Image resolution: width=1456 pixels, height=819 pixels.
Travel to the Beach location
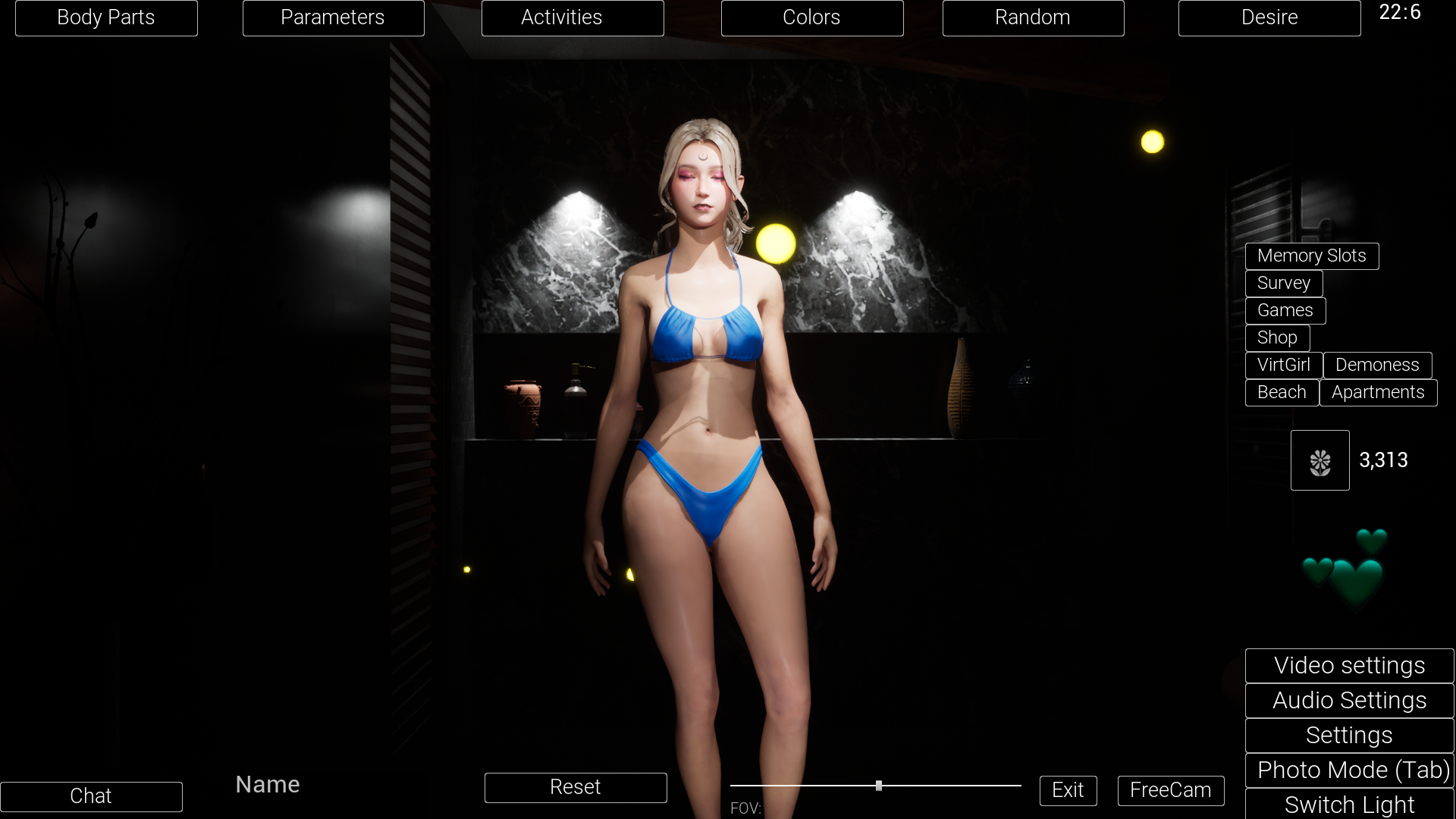pos(1282,392)
